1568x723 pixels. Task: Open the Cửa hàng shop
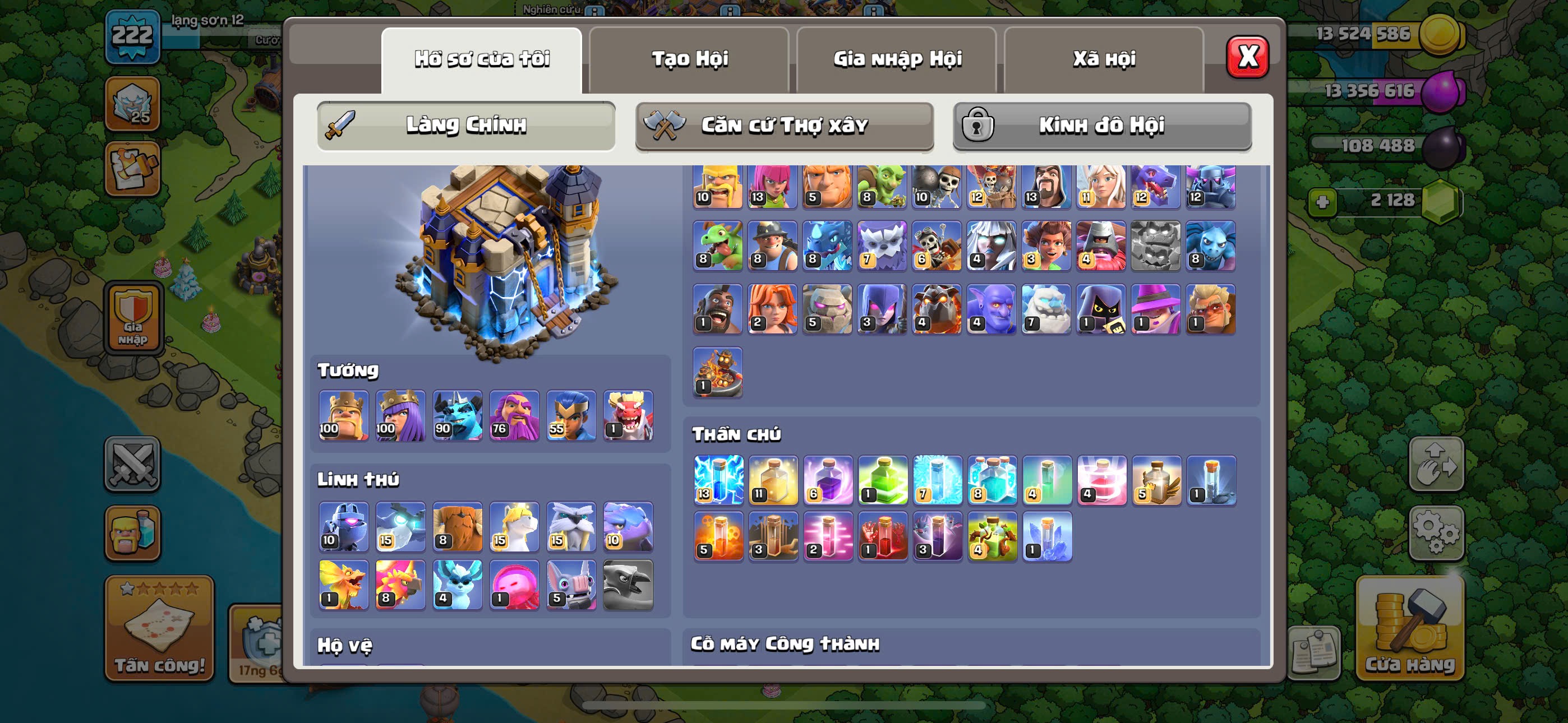pos(1409,628)
